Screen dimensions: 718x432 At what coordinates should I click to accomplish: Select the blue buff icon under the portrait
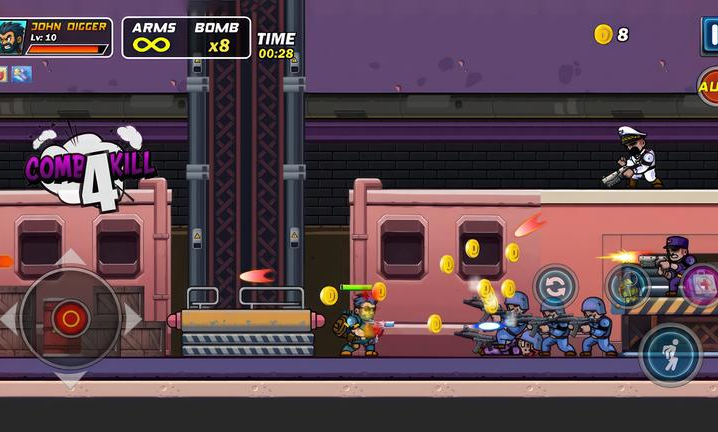coord(22,74)
